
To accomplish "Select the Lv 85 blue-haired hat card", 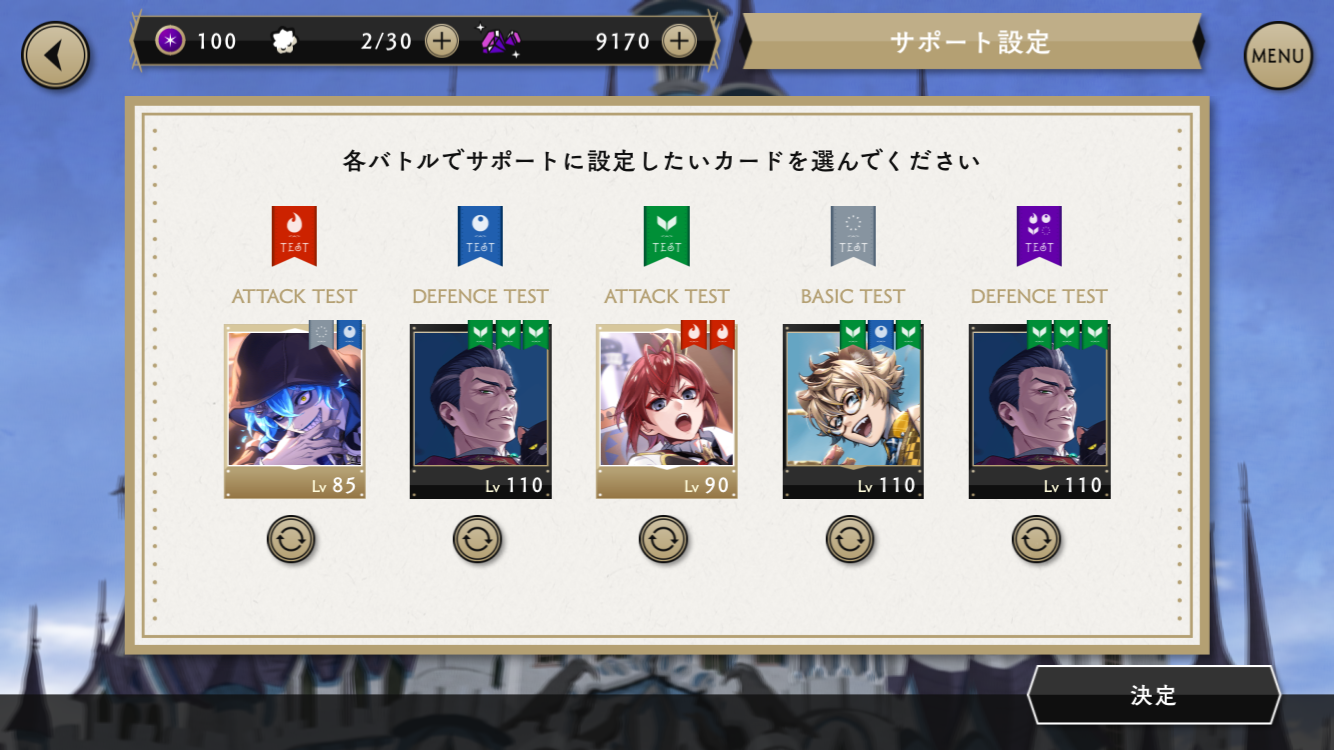I will [294, 410].
